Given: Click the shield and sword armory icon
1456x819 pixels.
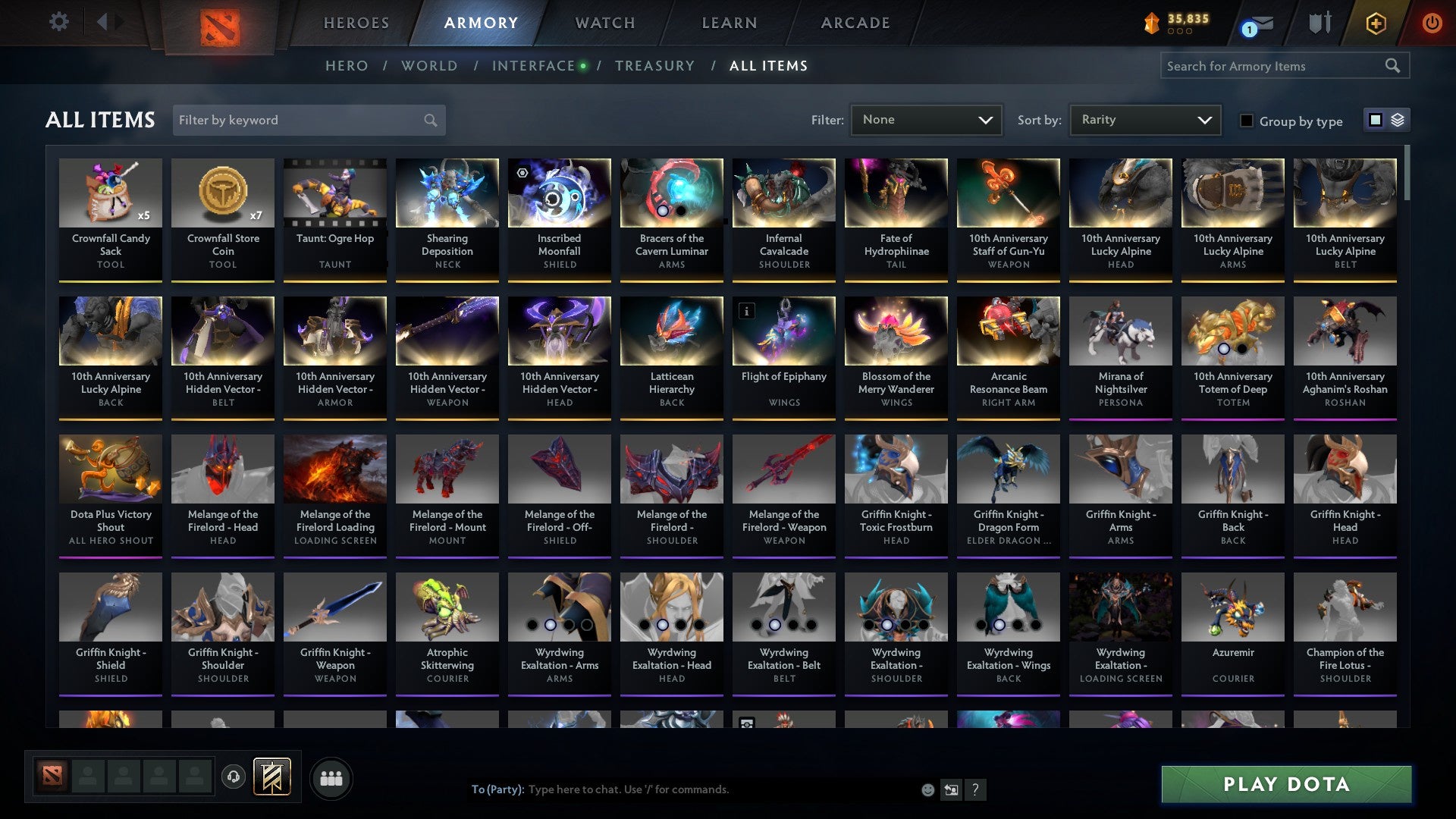Looking at the screenshot, I should pyautogui.click(x=1319, y=22).
